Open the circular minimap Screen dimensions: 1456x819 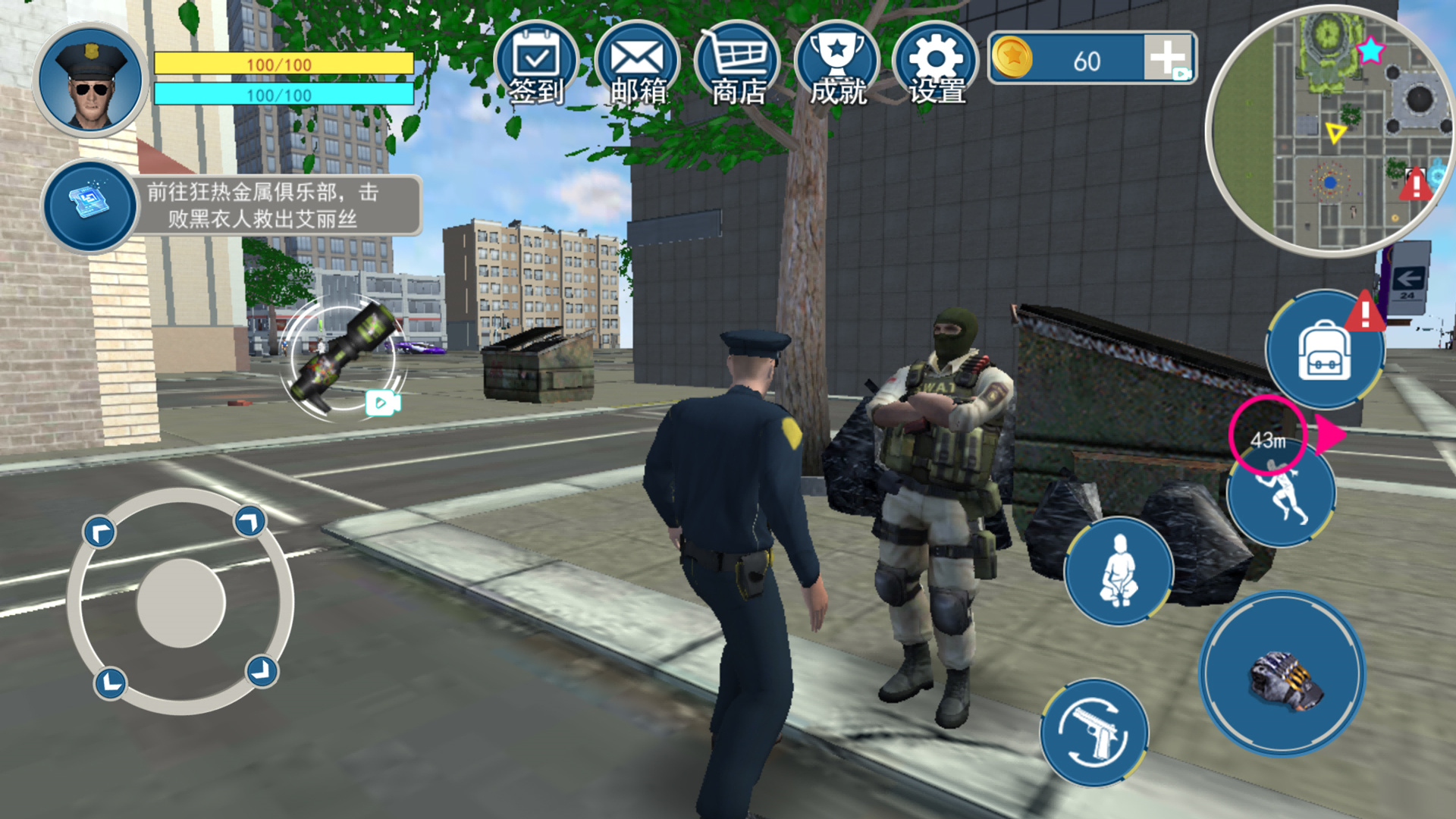1329,130
